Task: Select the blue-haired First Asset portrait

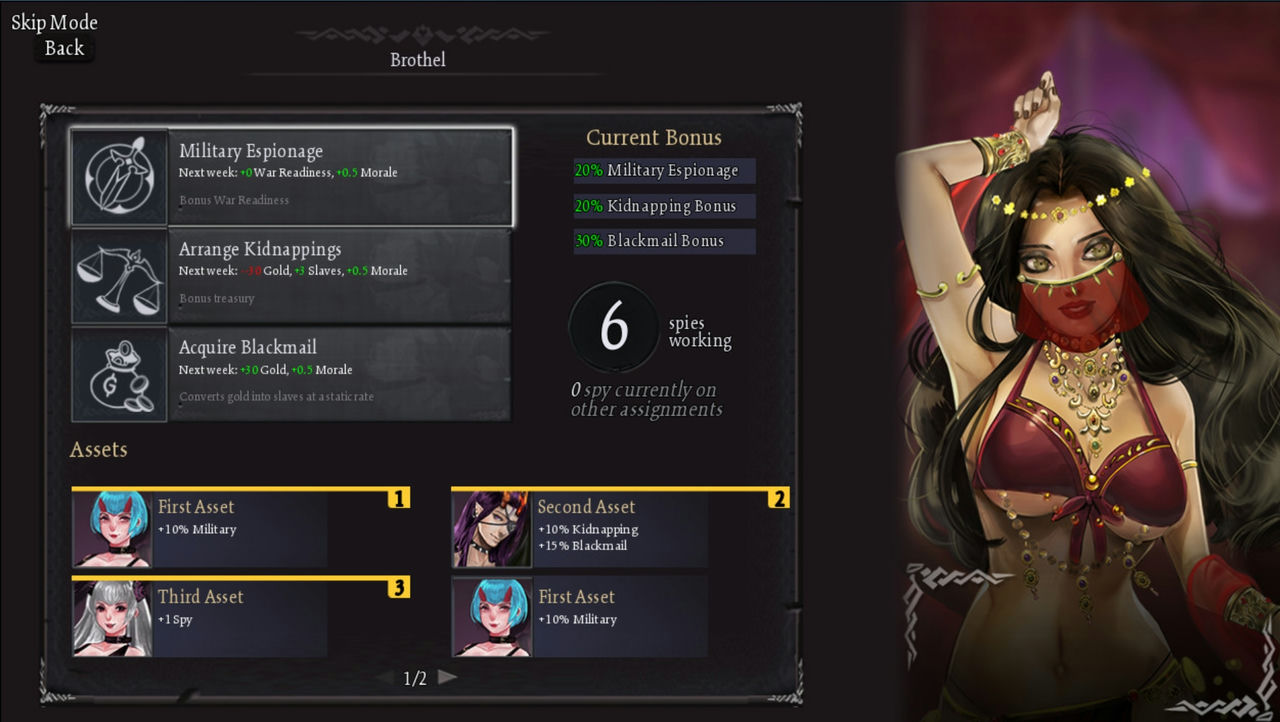Action: pos(110,528)
